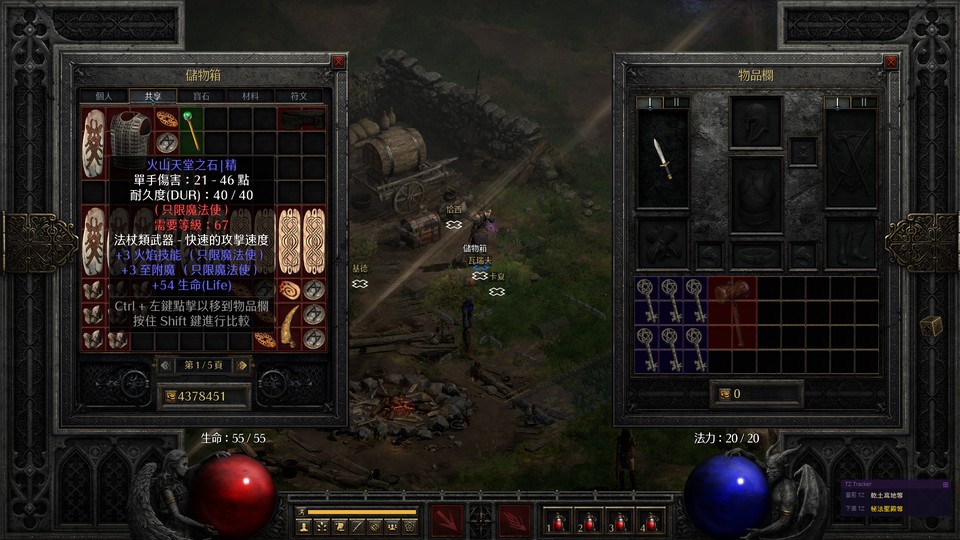Open the left-click skill selector
960x540 pixels.
[446, 521]
